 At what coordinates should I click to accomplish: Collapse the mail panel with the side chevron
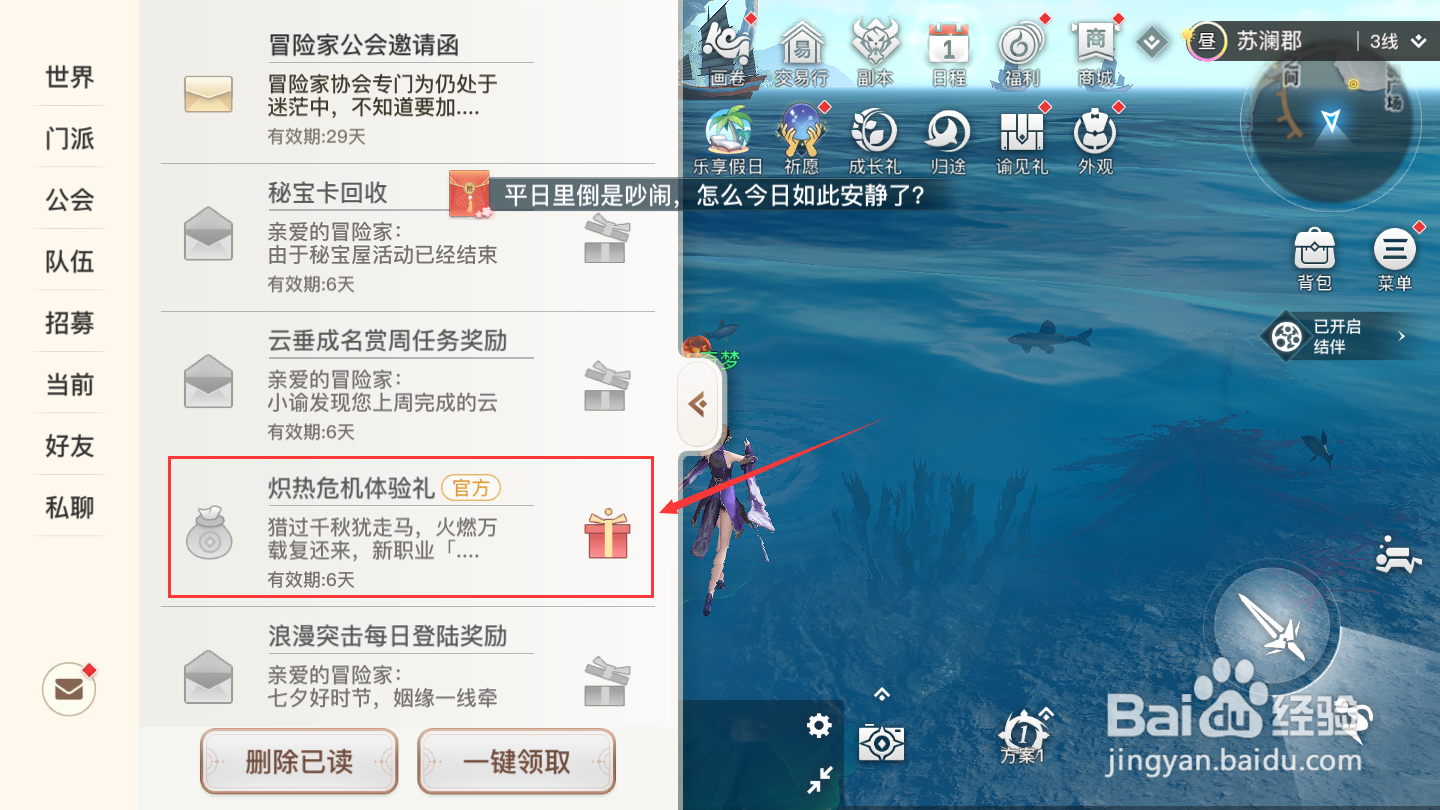(x=697, y=404)
